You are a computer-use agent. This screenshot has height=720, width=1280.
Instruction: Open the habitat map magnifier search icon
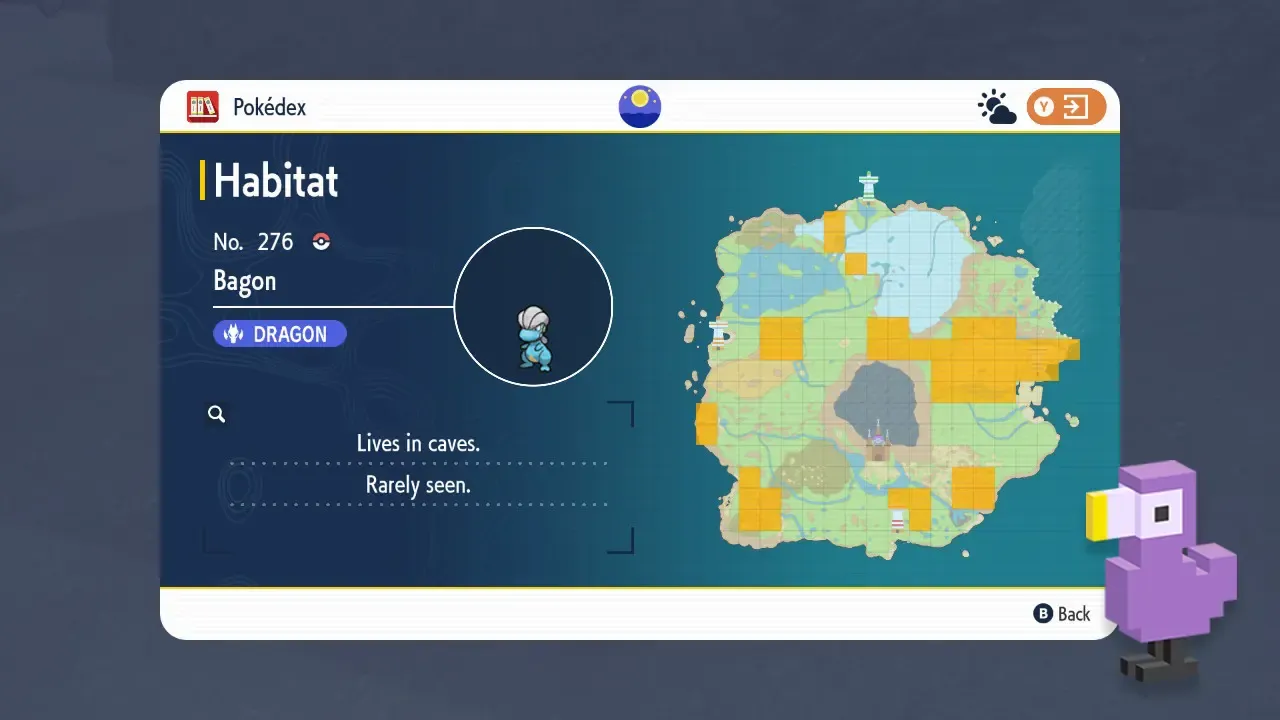pyautogui.click(x=217, y=413)
